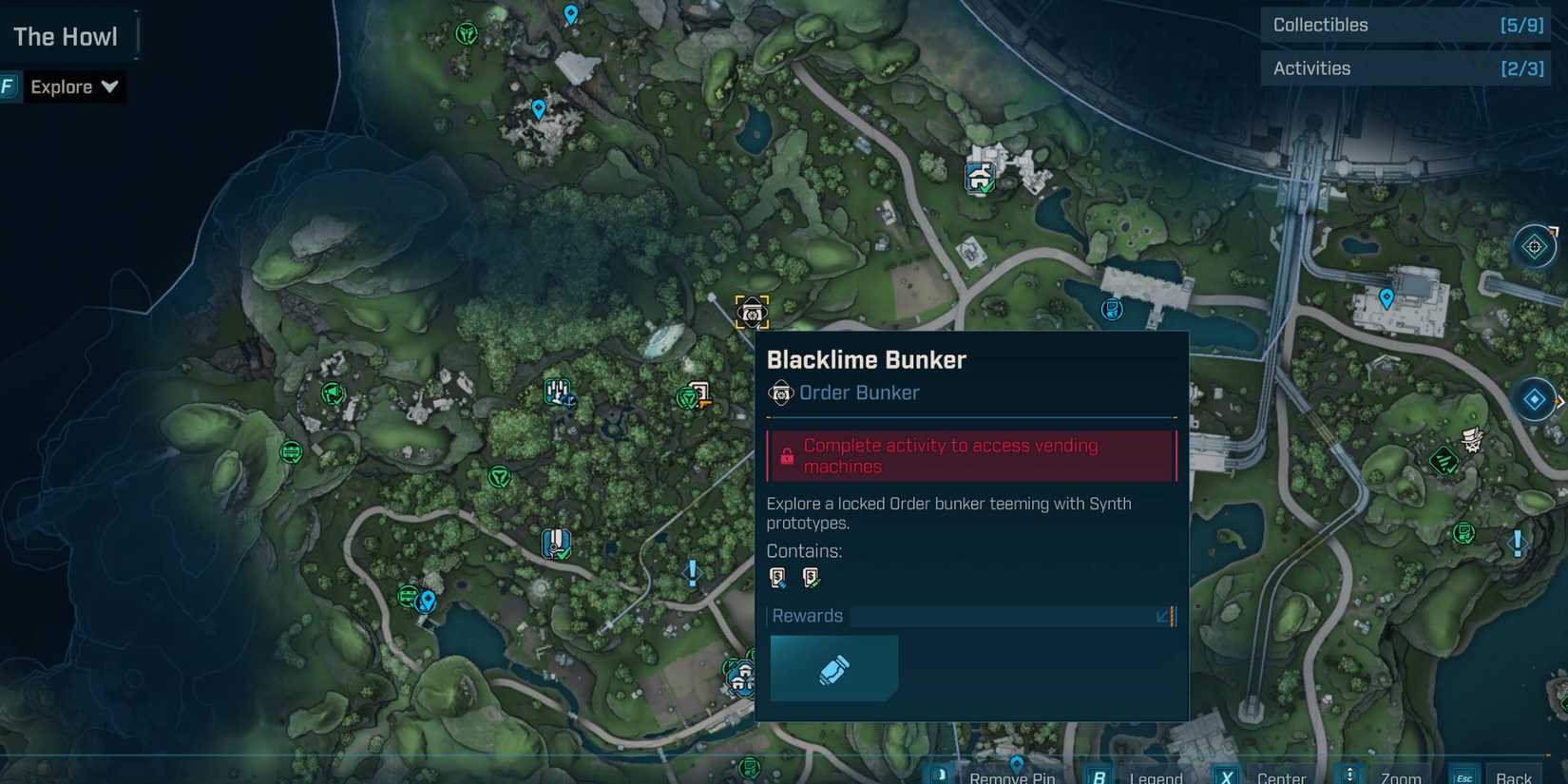Click the Order Bunker icon beside its label

point(780,392)
